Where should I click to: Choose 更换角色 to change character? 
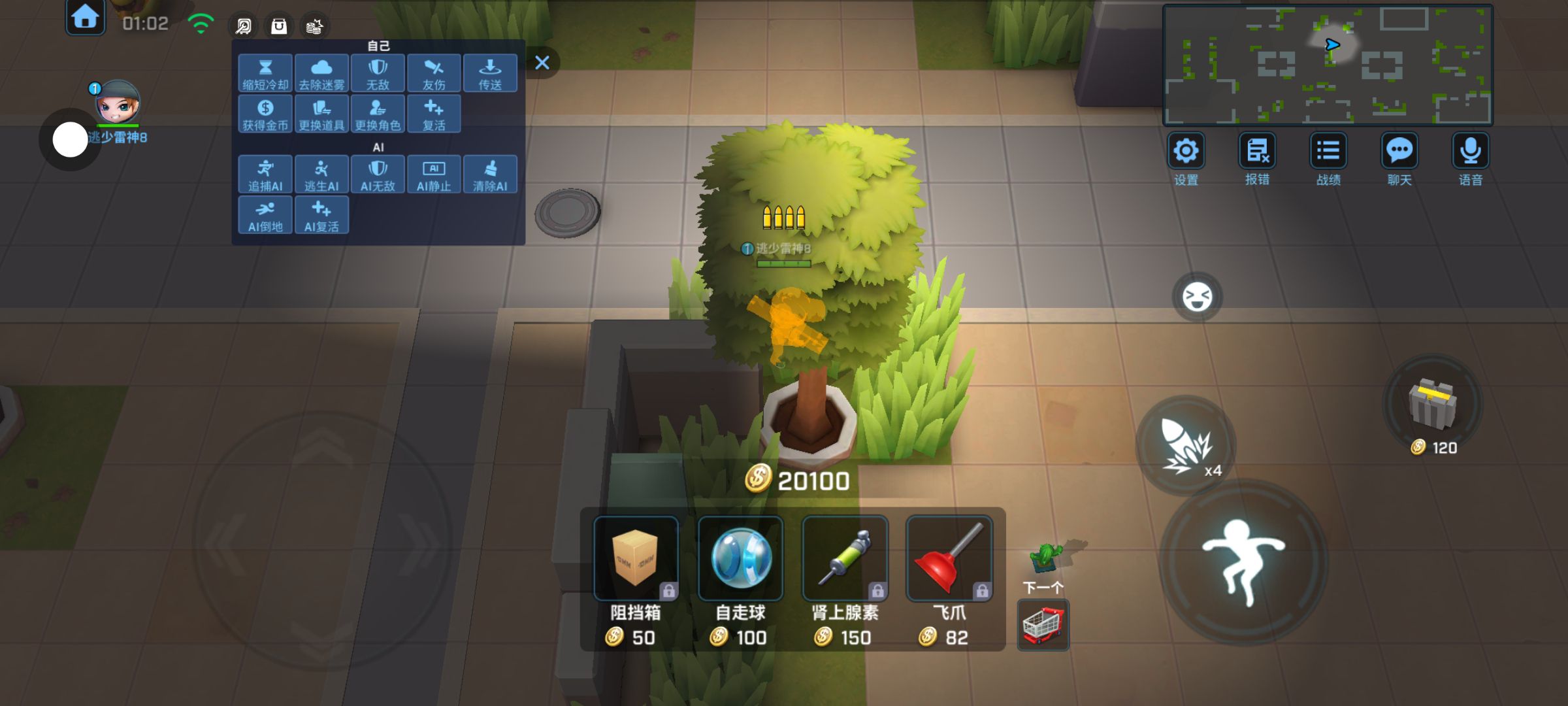pos(378,114)
